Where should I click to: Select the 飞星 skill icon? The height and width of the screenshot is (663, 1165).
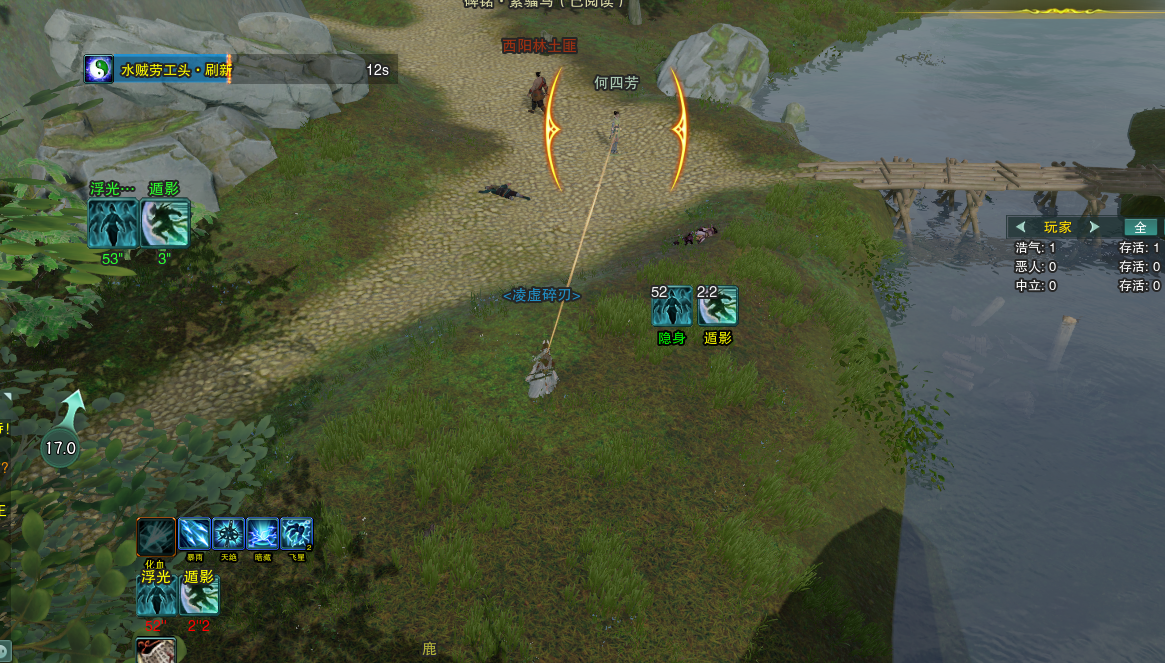296,534
